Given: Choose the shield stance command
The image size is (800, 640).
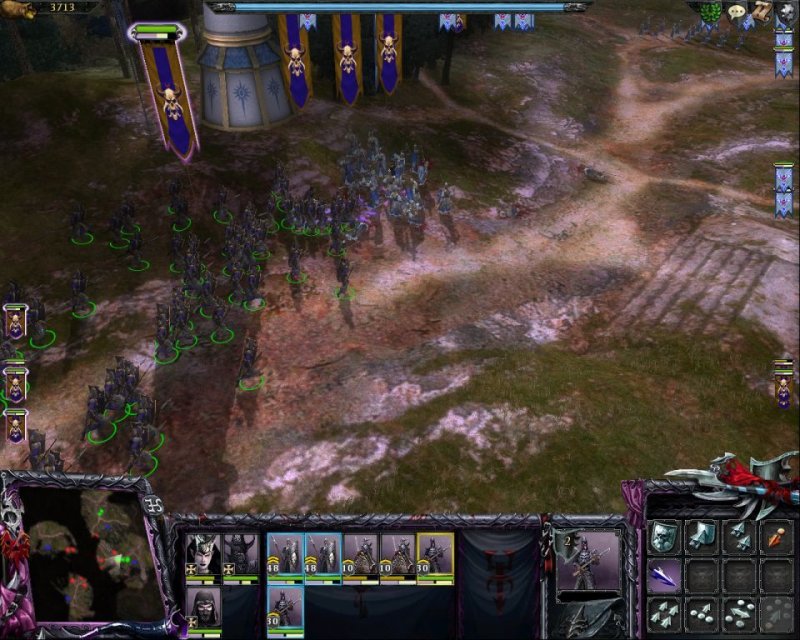Looking at the screenshot, I should tap(664, 537).
